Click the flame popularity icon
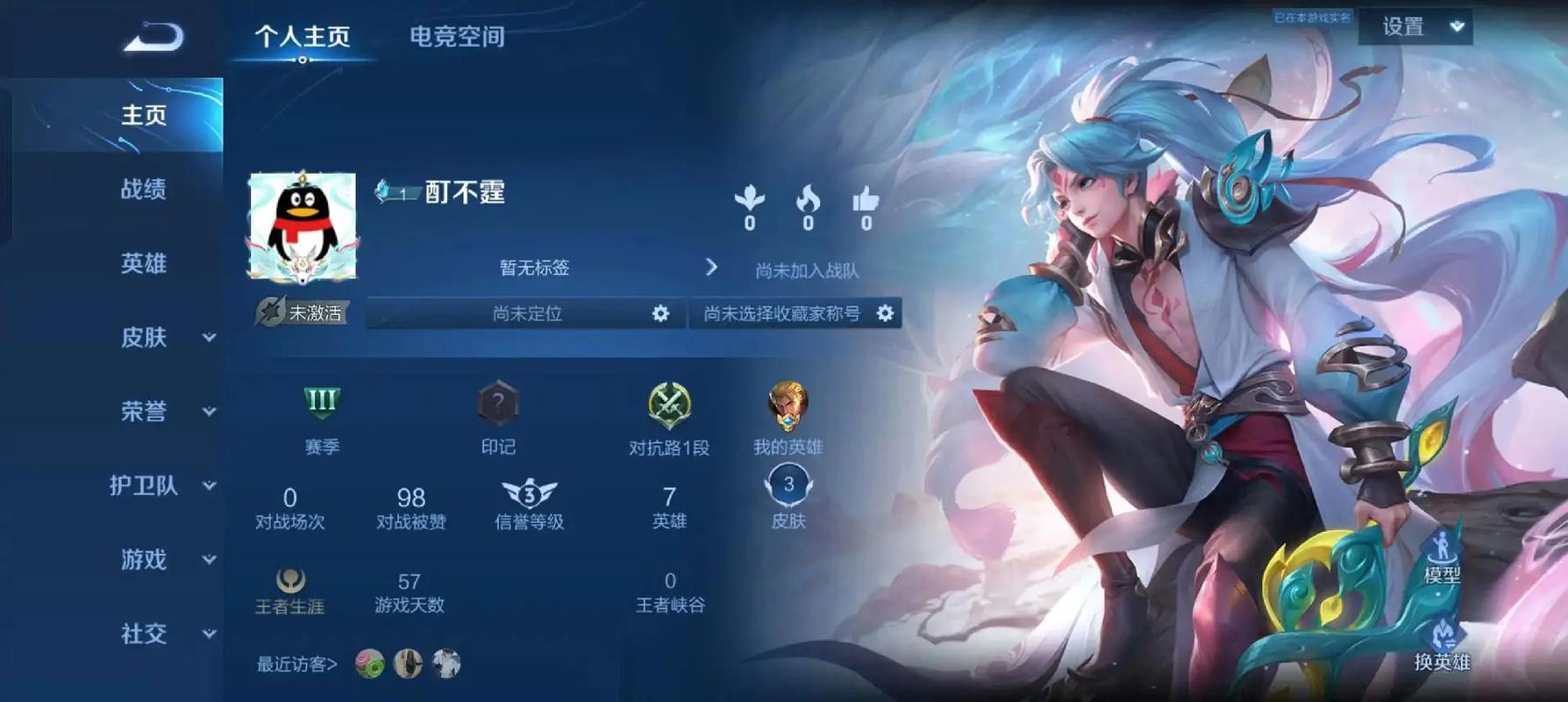 point(808,201)
